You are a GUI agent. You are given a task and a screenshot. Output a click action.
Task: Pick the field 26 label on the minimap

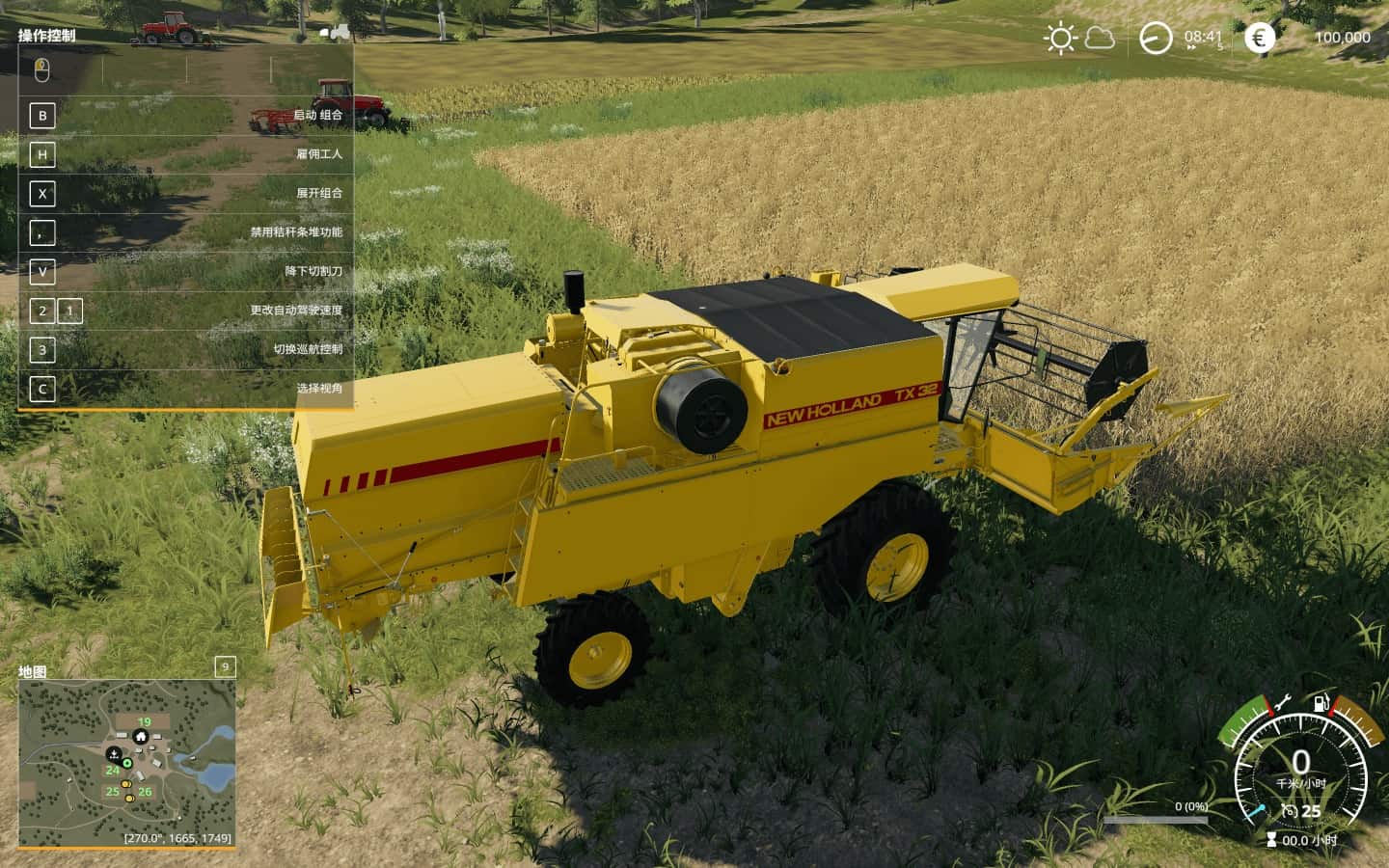click(x=145, y=792)
